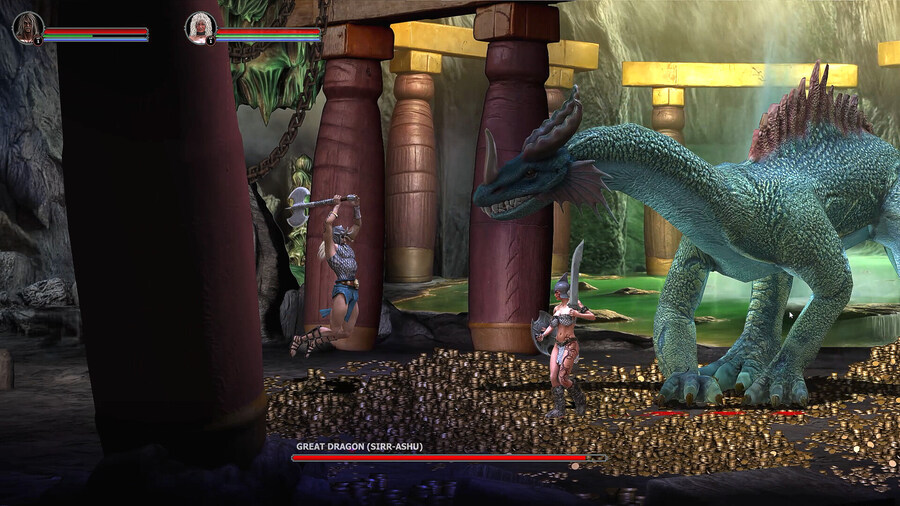The width and height of the screenshot is (900, 506).
Task: Click the dark-haired barbarian player portrait
Action: [x=28, y=28]
